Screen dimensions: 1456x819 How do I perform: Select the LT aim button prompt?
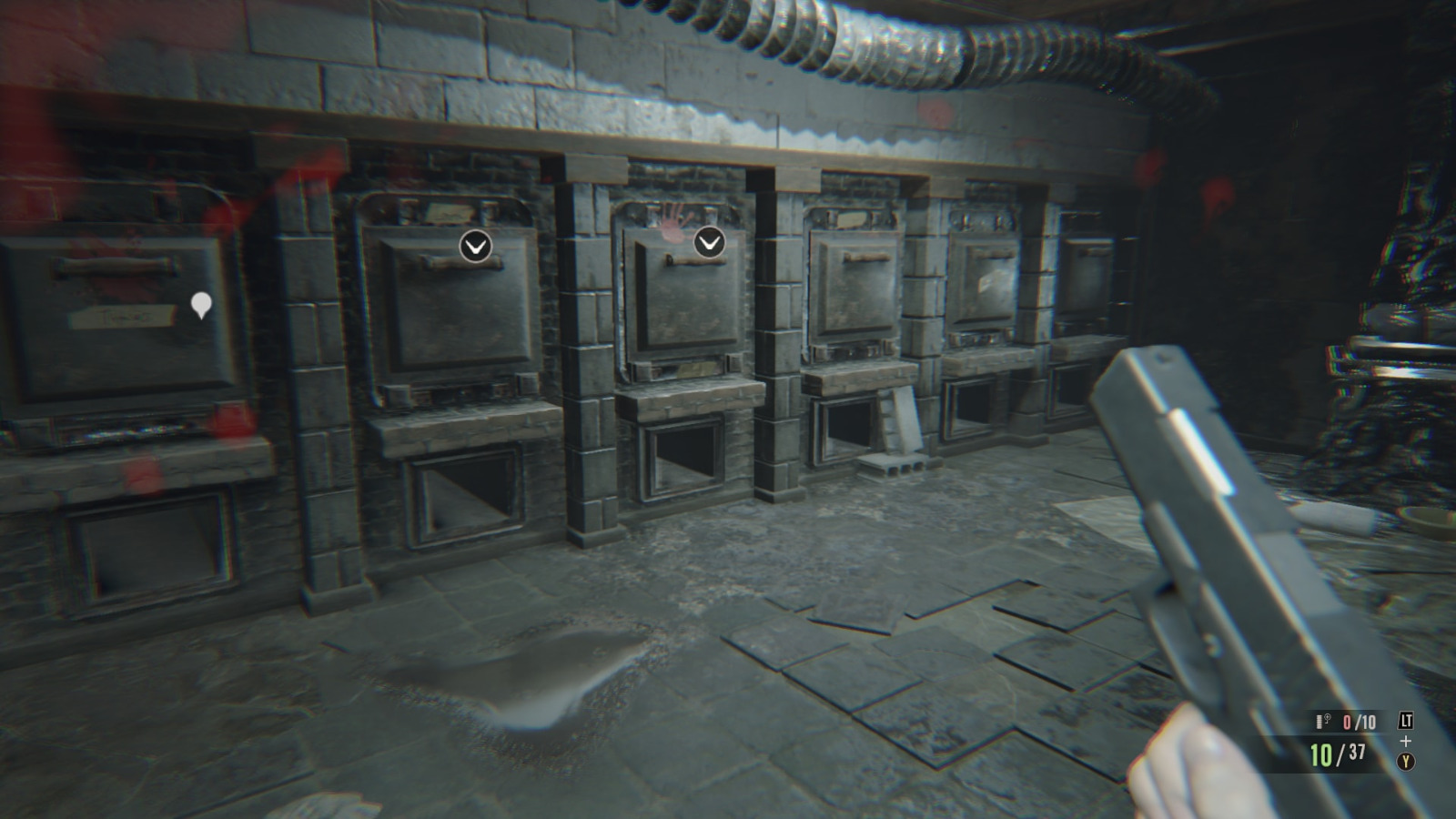[1407, 719]
